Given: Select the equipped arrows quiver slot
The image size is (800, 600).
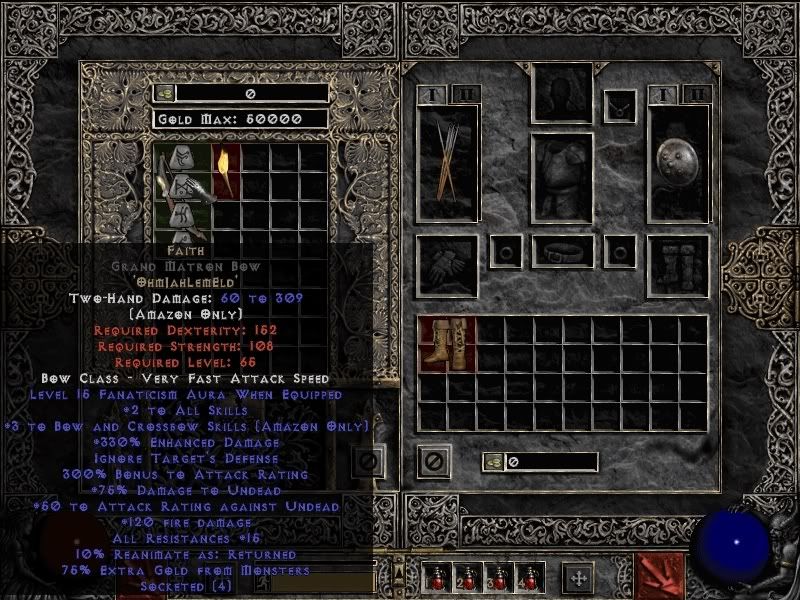Looking at the screenshot, I should coord(447,165).
